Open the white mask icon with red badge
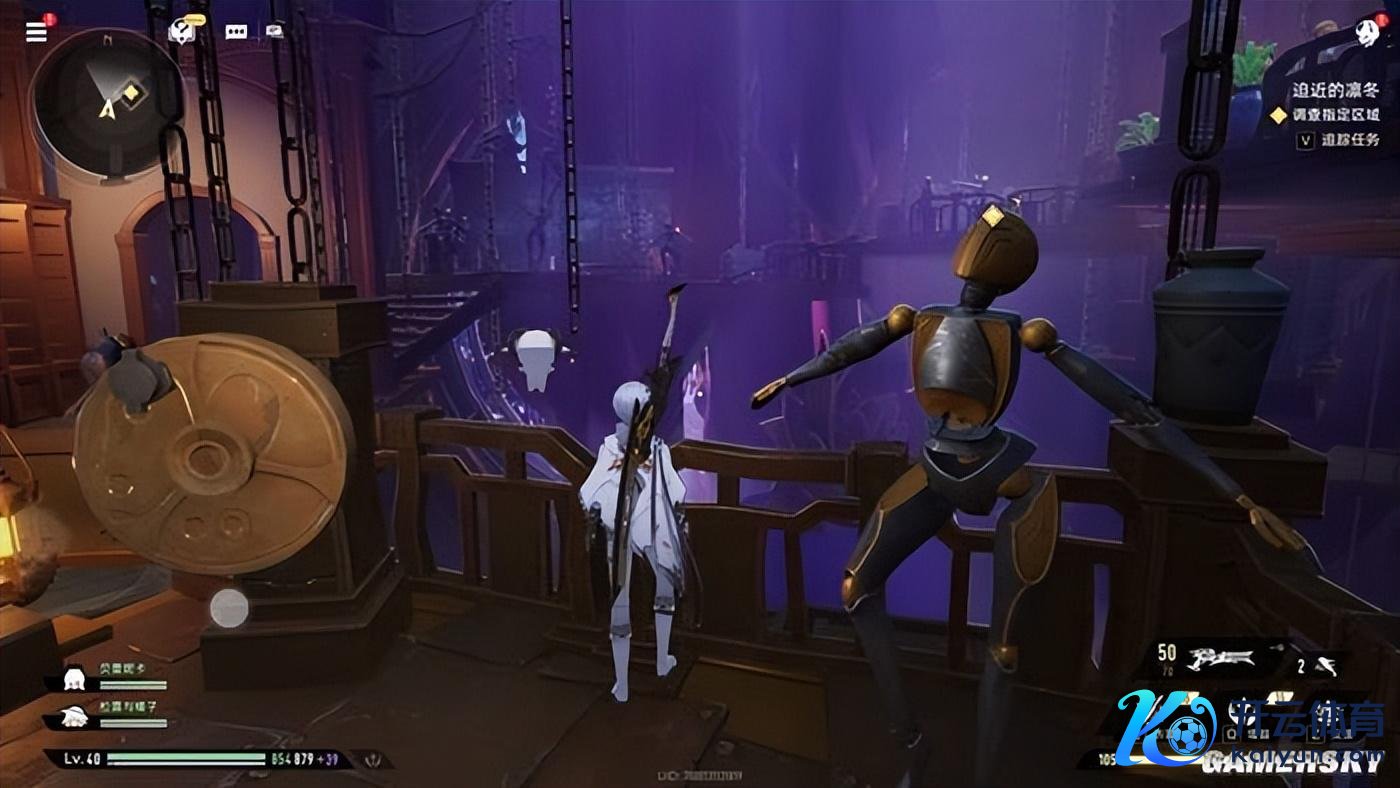The height and width of the screenshot is (788, 1400). pyautogui.click(x=1367, y=32)
